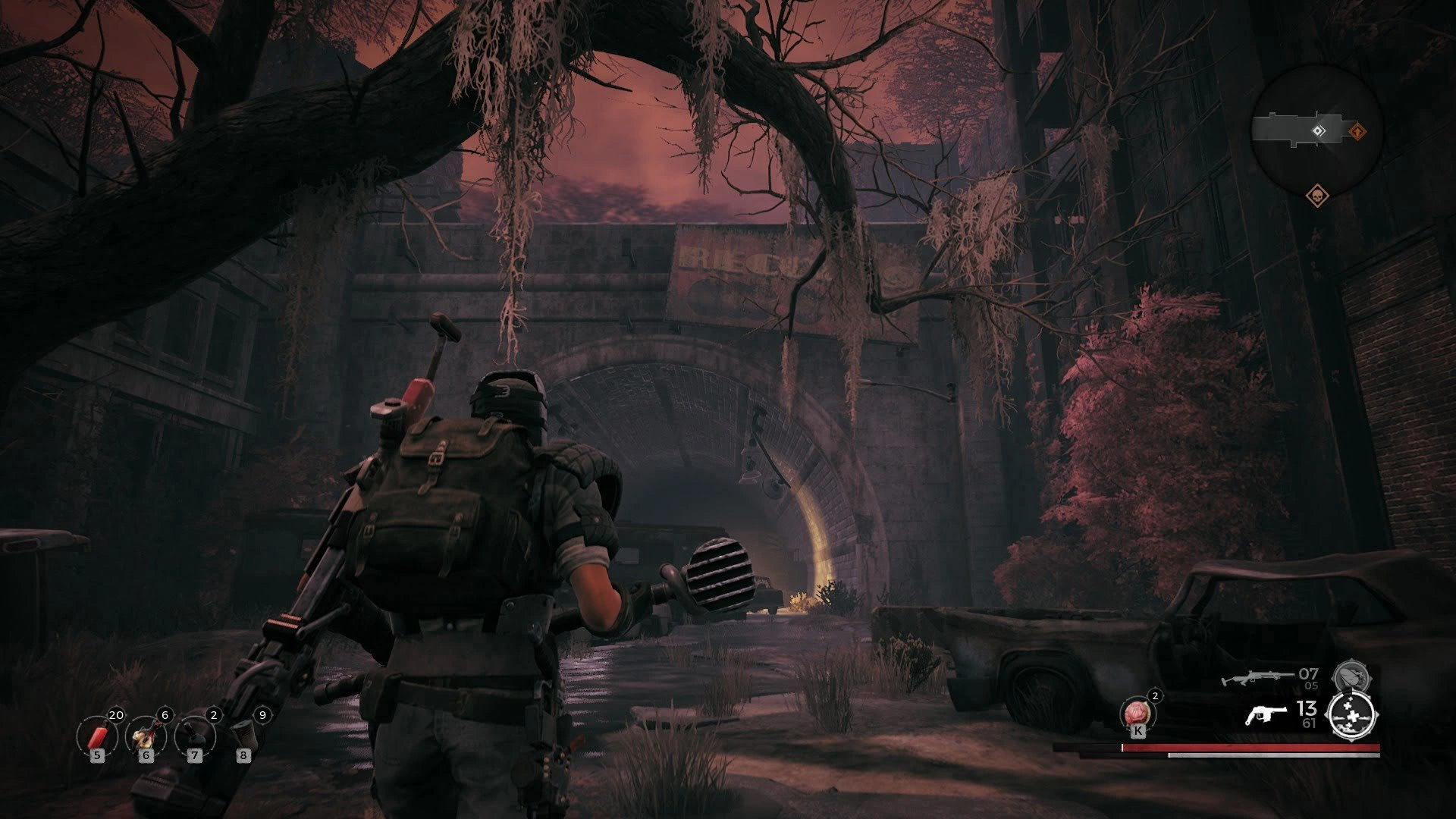
Task: Select the grey cloth roll consumable slot
Action: click(x=243, y=736)
